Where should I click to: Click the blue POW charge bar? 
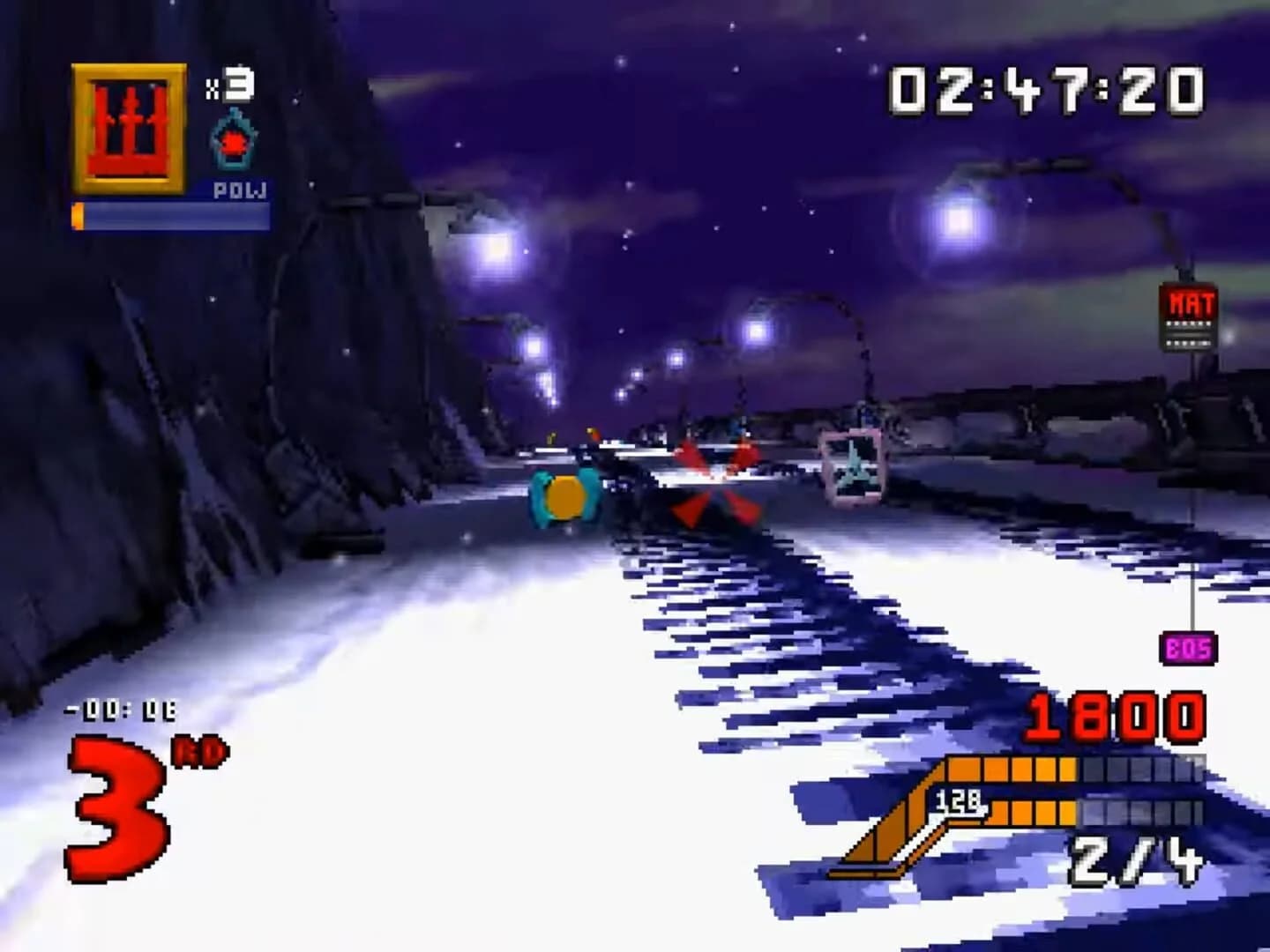click(172, 214)
